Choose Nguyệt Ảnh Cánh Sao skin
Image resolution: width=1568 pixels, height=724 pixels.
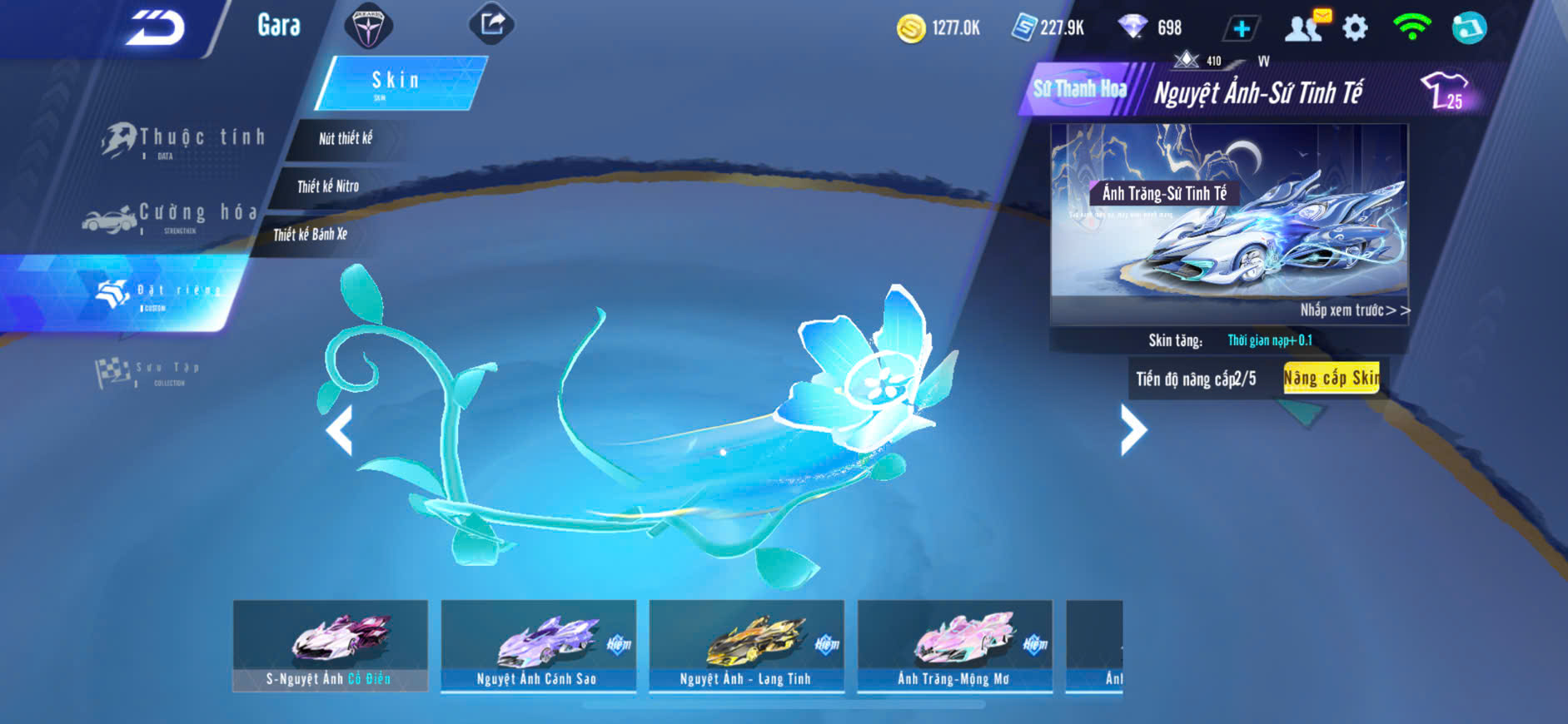coord(539,646)
